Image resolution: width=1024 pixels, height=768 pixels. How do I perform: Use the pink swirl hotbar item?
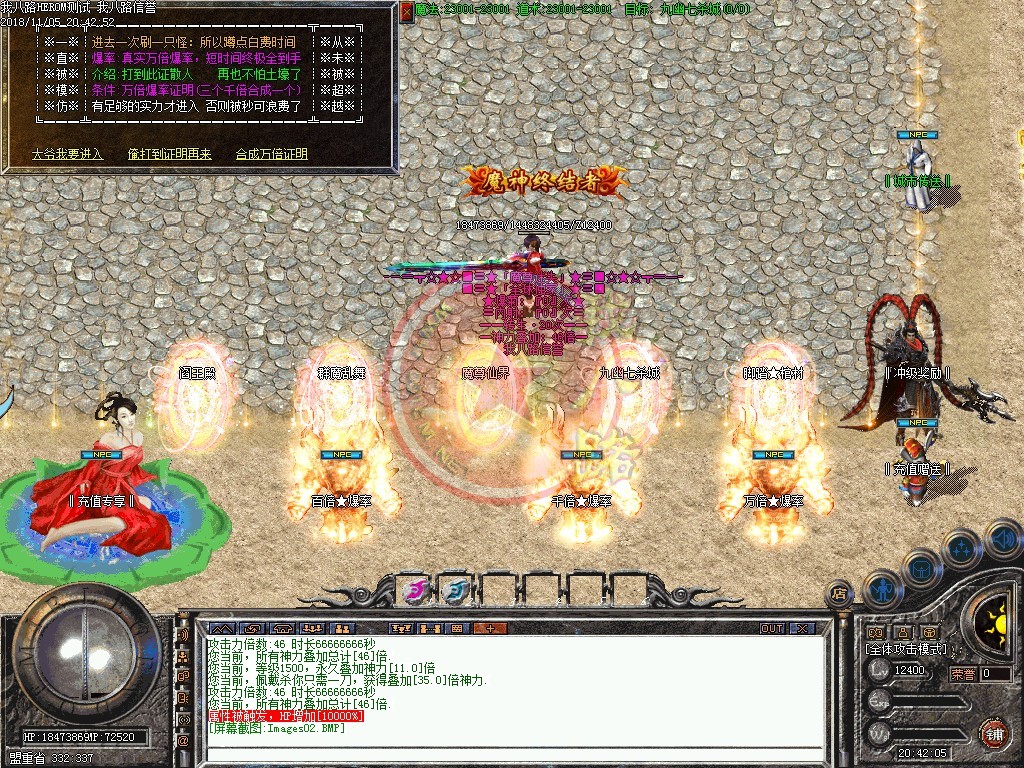[x=415, y=589]
